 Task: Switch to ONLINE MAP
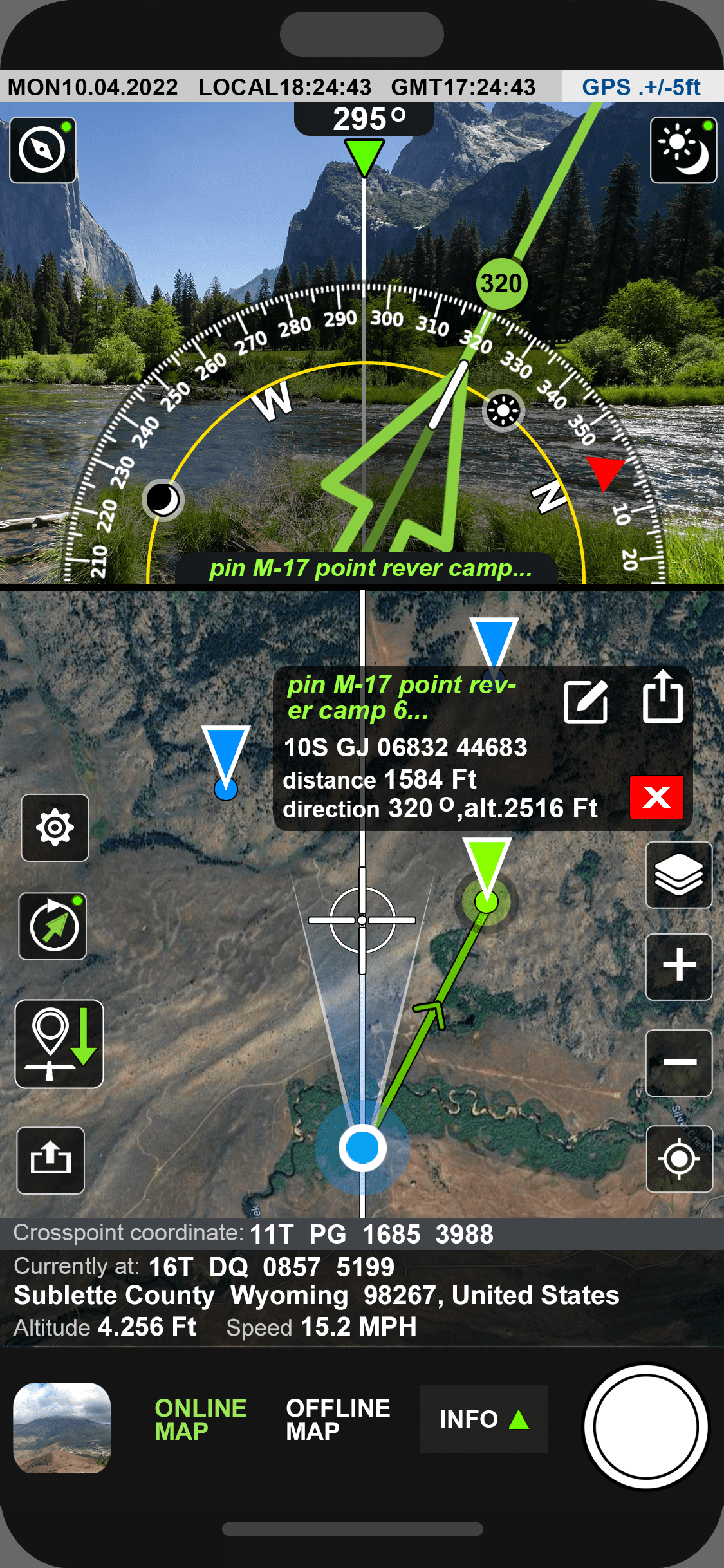pyautogui.click(x=200, y=1419)
